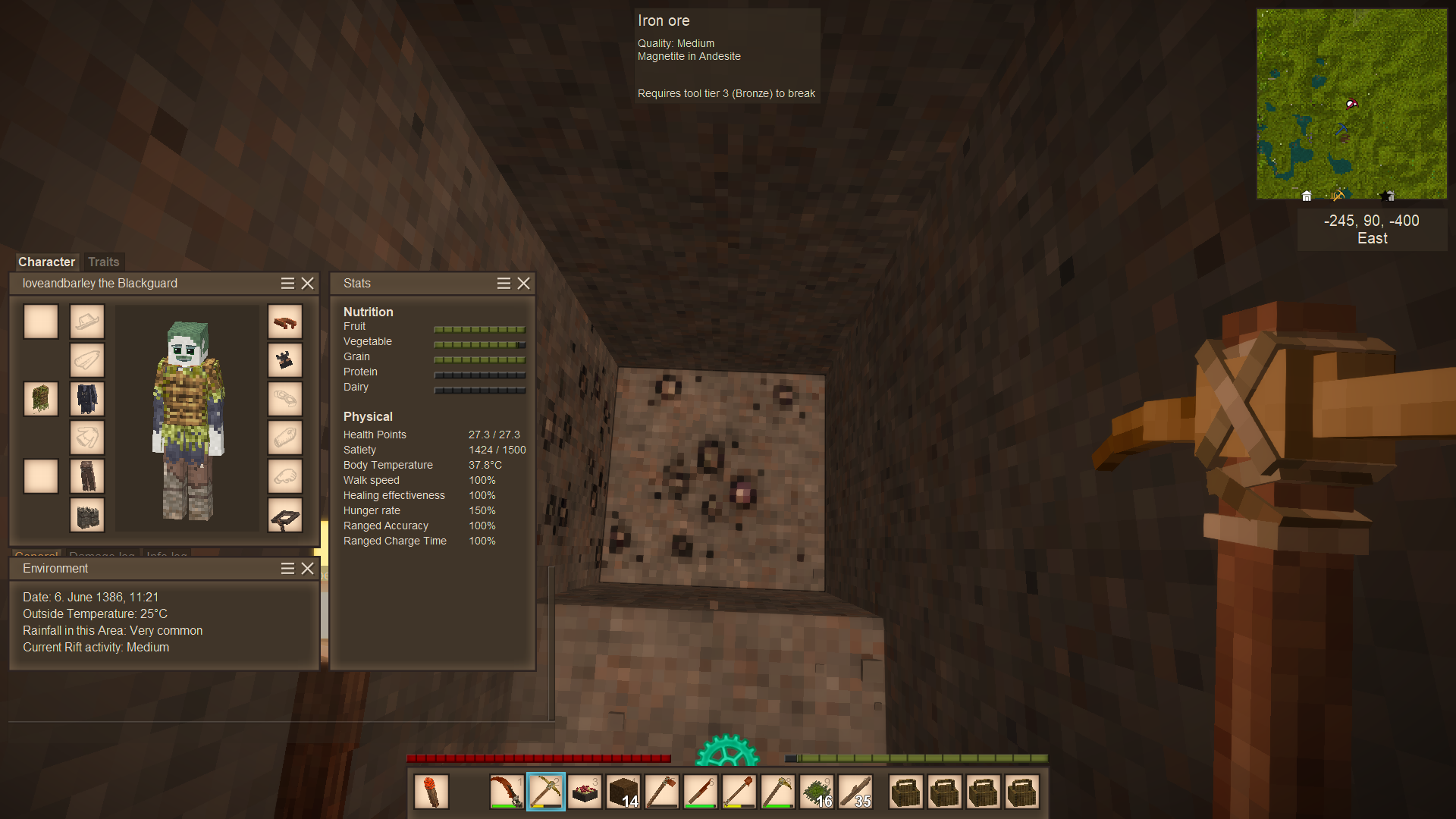Close the Environment panel
Screen dimensions: 1456x819
[307, 568]
